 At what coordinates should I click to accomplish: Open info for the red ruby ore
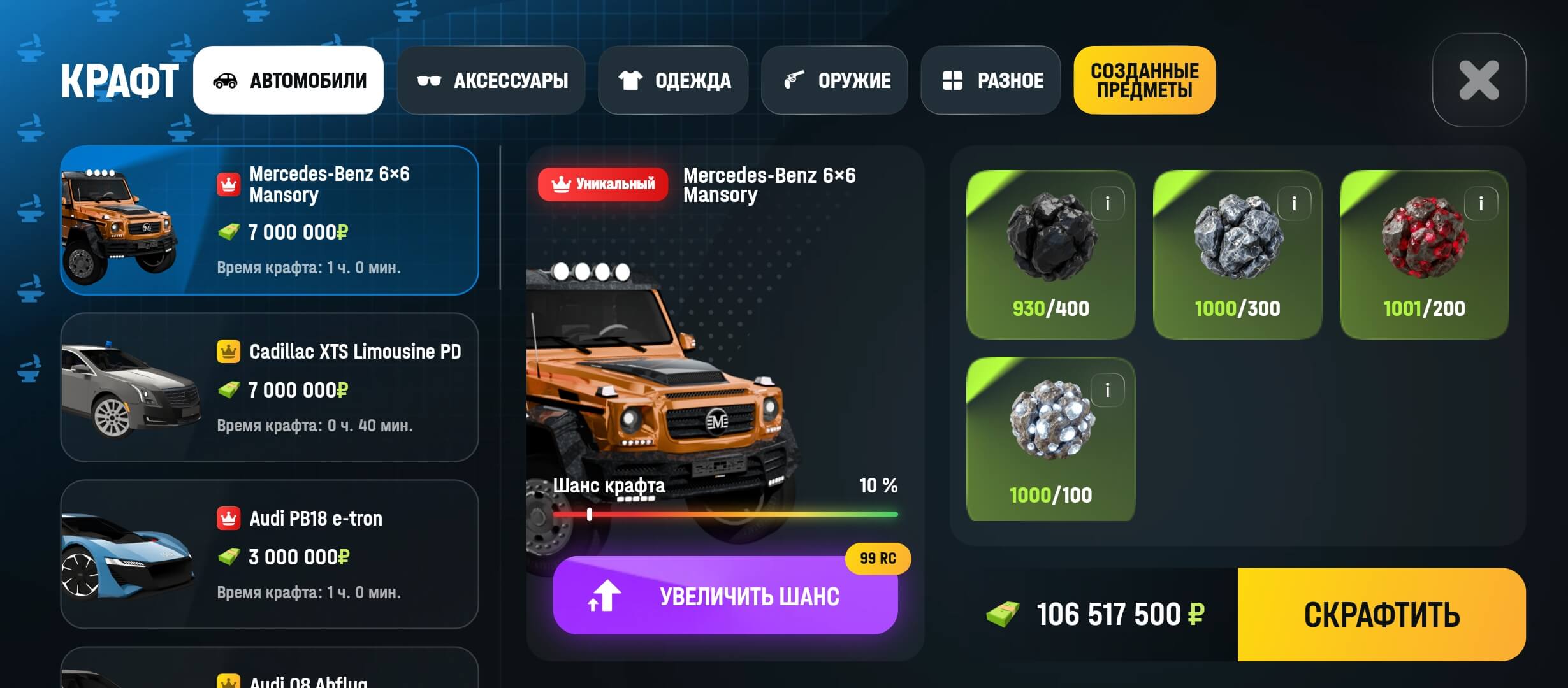[1481, 204]
